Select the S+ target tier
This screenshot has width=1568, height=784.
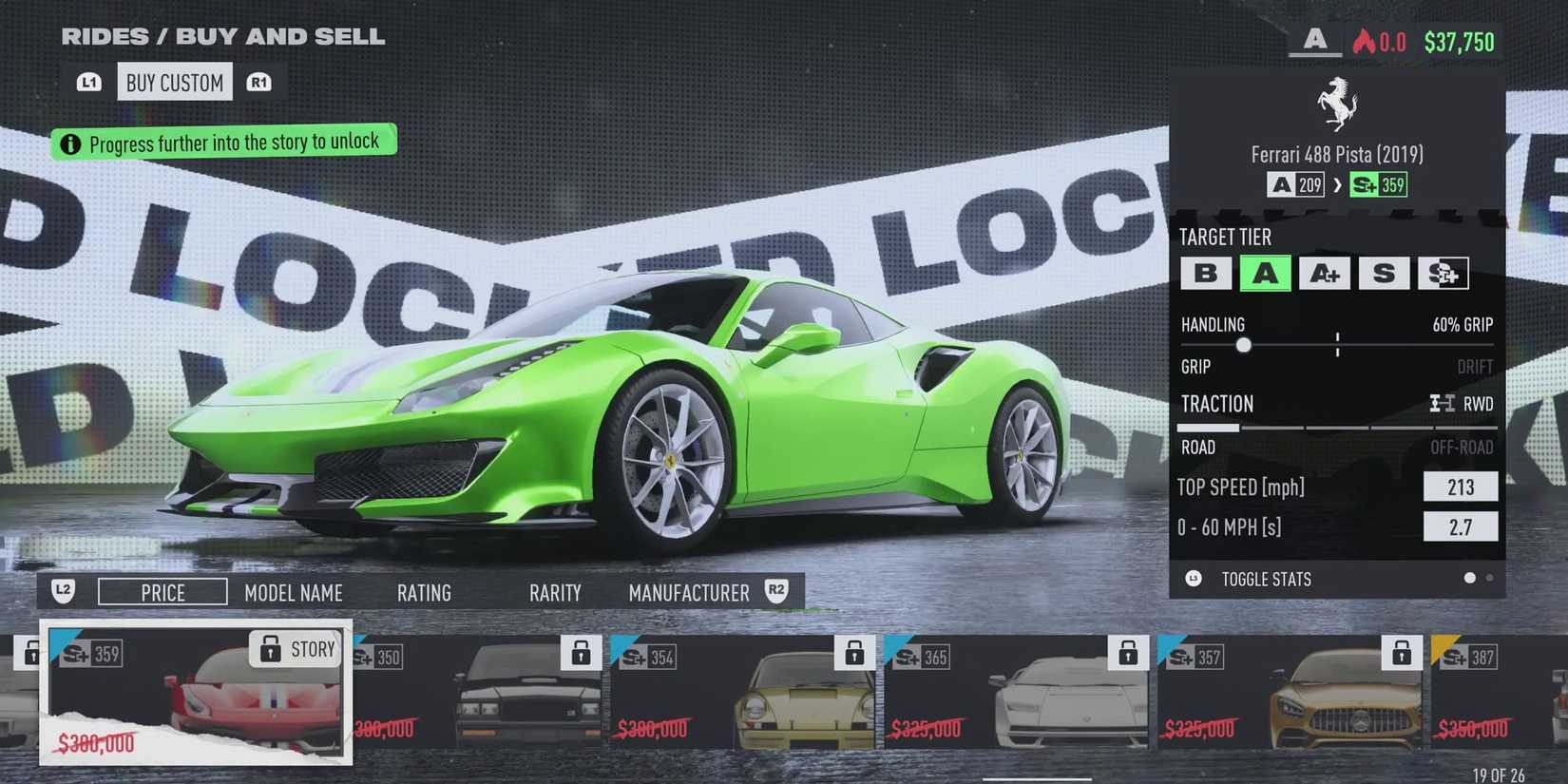(1444, 274)
